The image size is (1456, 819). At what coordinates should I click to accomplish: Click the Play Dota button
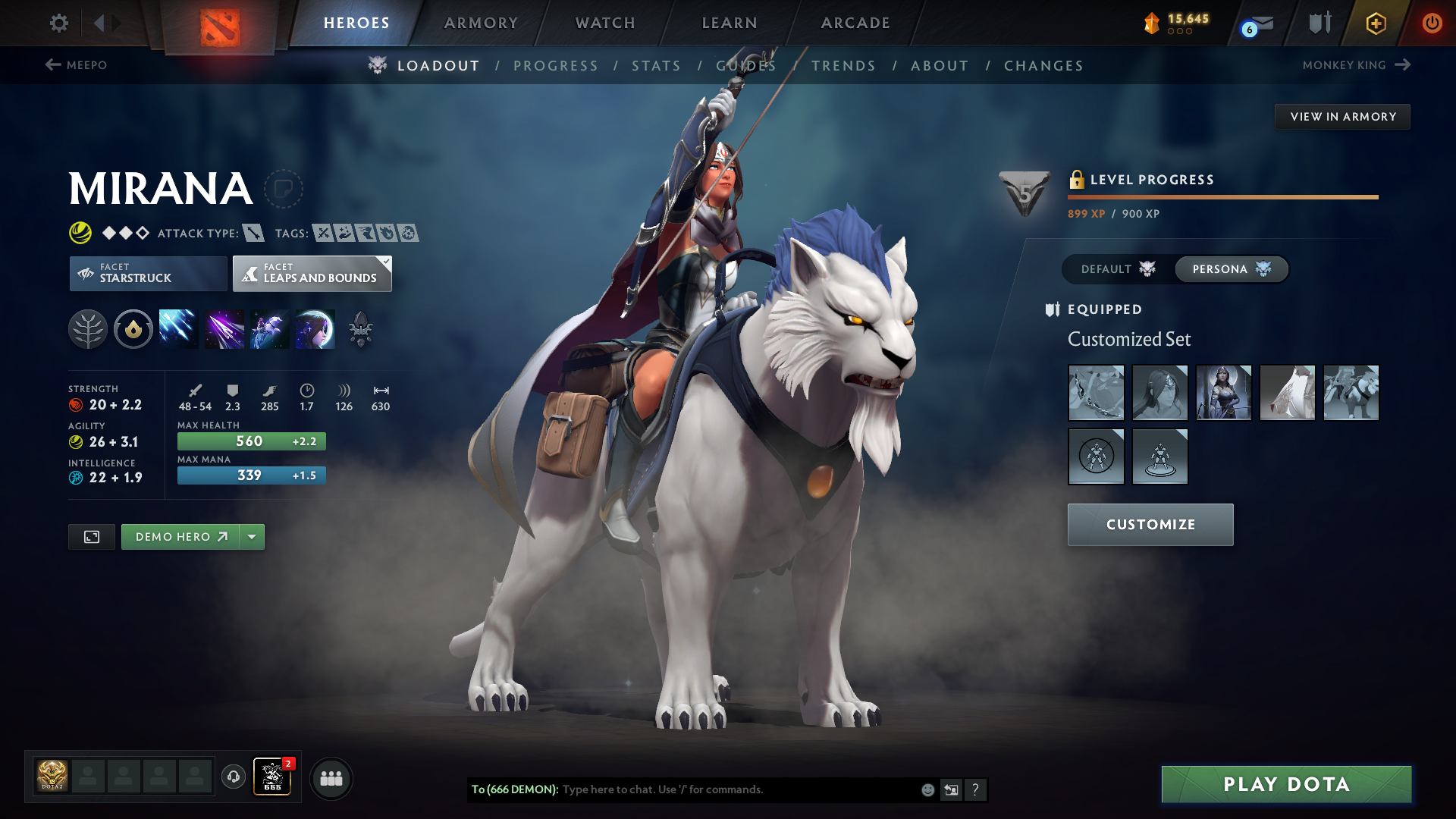click(1286, 784)
